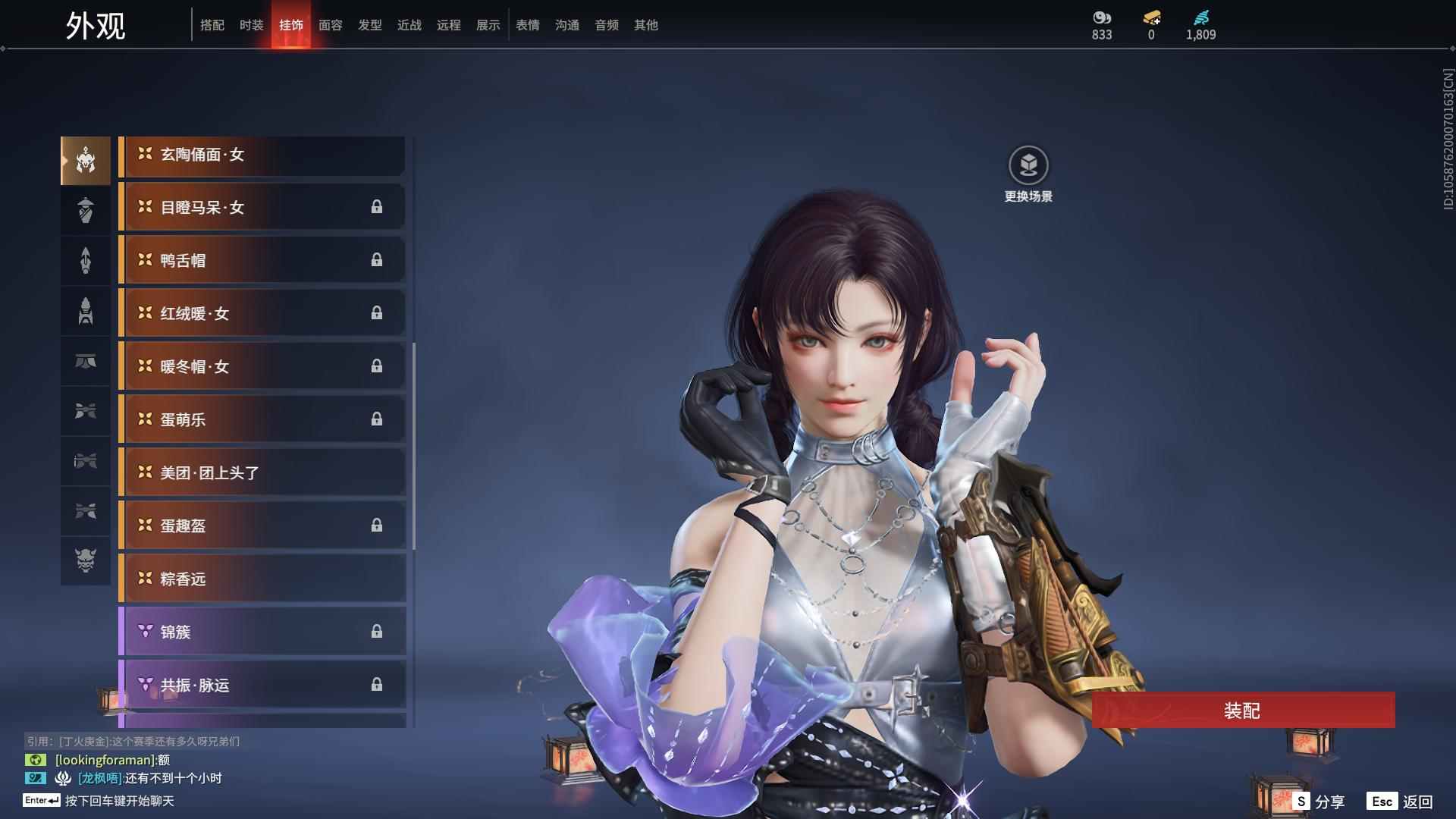The image size is (1456, 819).
Task: Choose the 其他 tab
Action: click(645, 25)
